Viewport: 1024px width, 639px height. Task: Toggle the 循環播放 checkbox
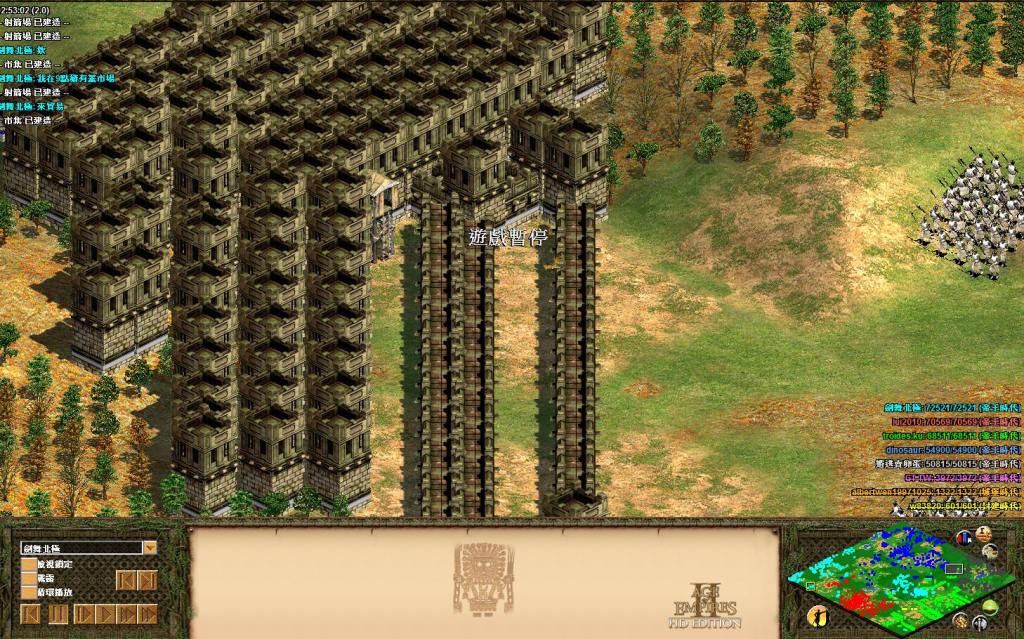coord(28,592)
